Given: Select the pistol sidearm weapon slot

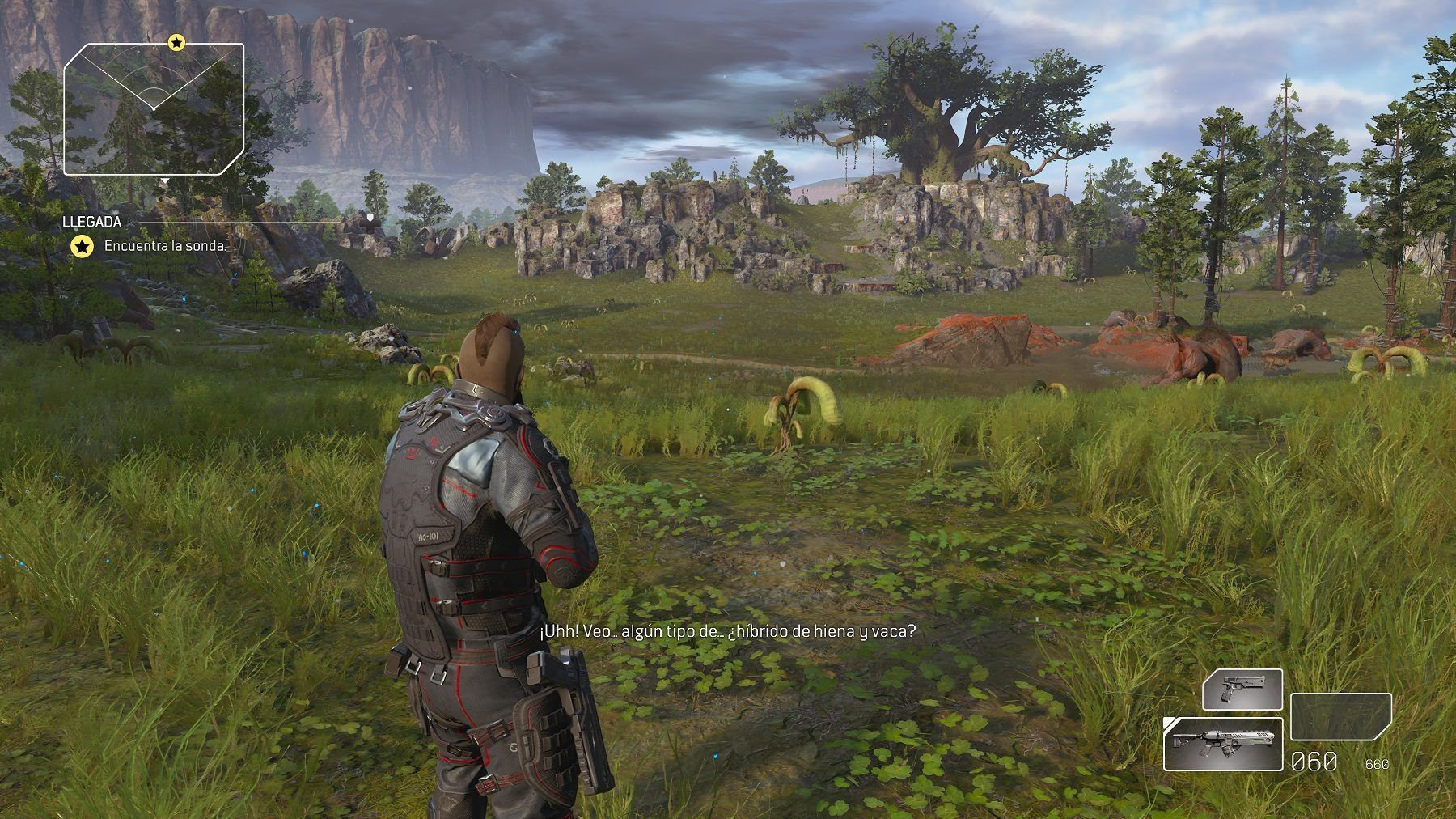Looking at the screenshot, I should pos(1242,690).
